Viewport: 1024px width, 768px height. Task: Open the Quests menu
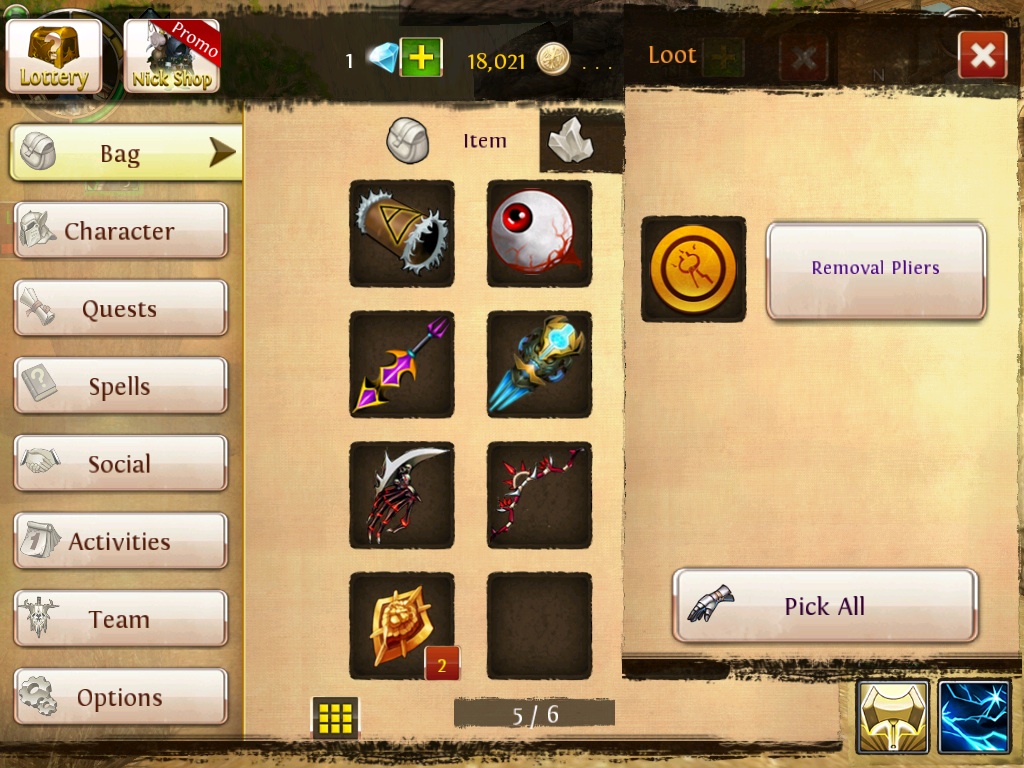tap(120, 309)
